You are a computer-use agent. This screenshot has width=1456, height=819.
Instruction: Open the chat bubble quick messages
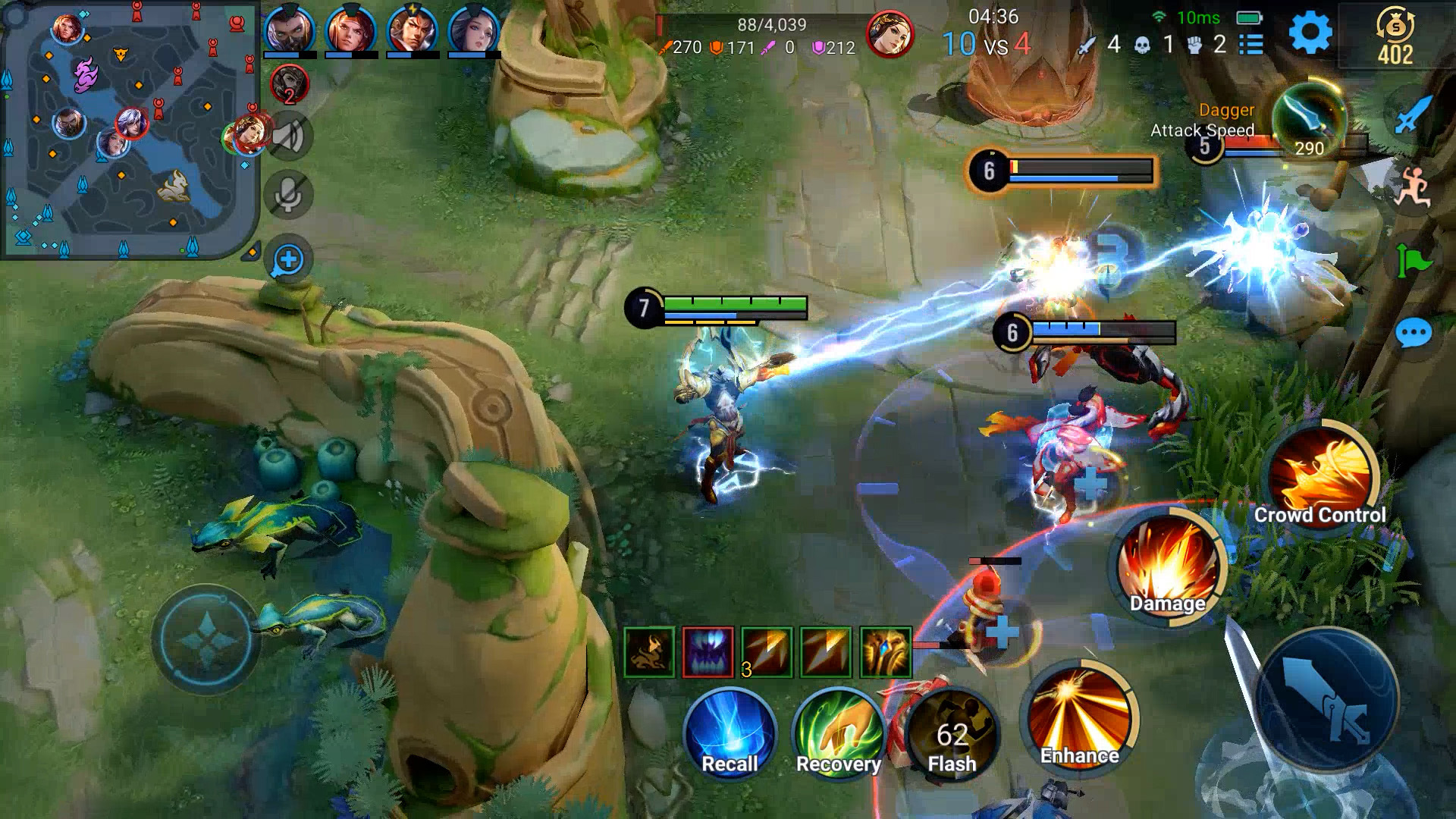(x=1413, y=333)
